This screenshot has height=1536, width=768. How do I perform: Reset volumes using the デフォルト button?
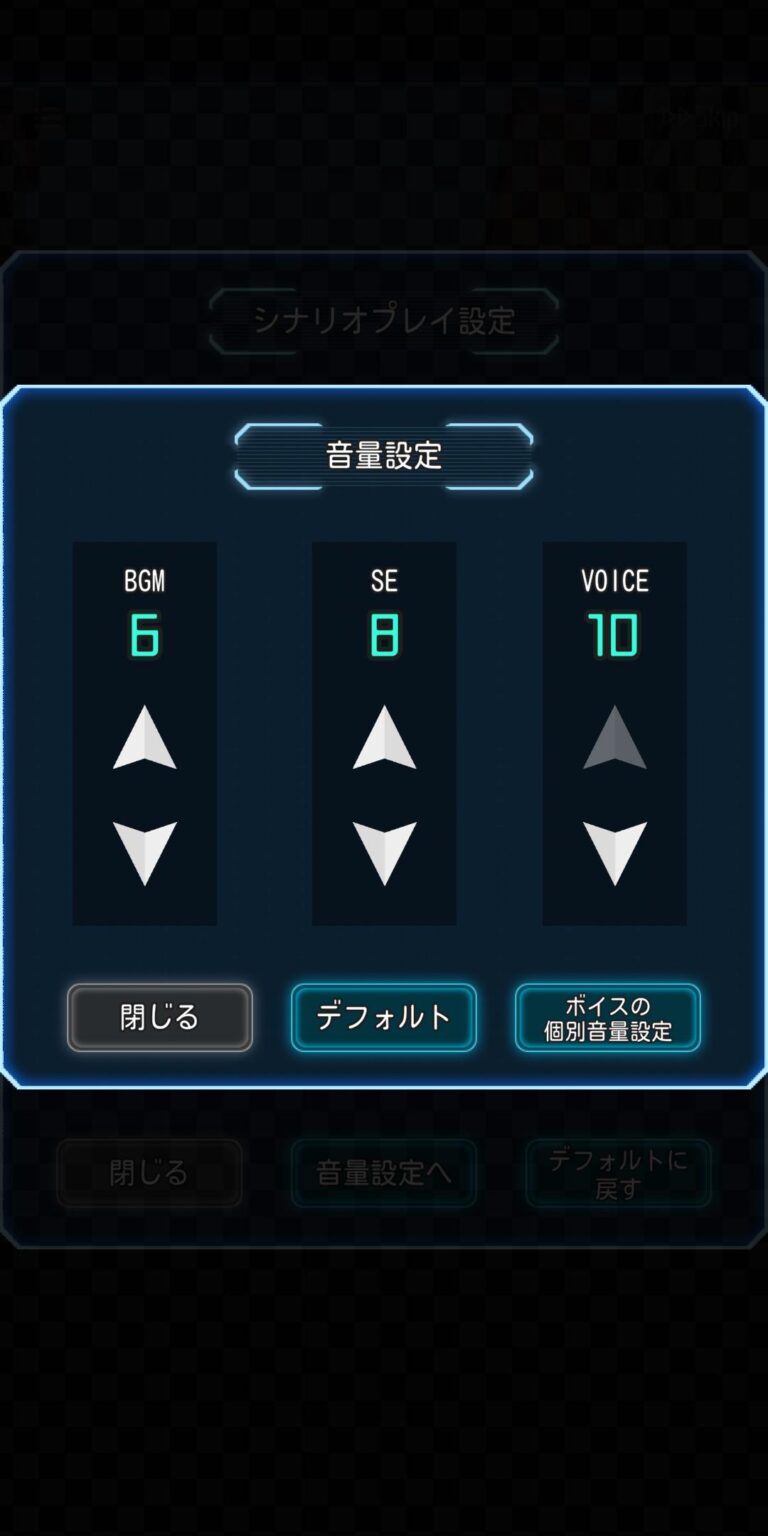point(384,1017)
